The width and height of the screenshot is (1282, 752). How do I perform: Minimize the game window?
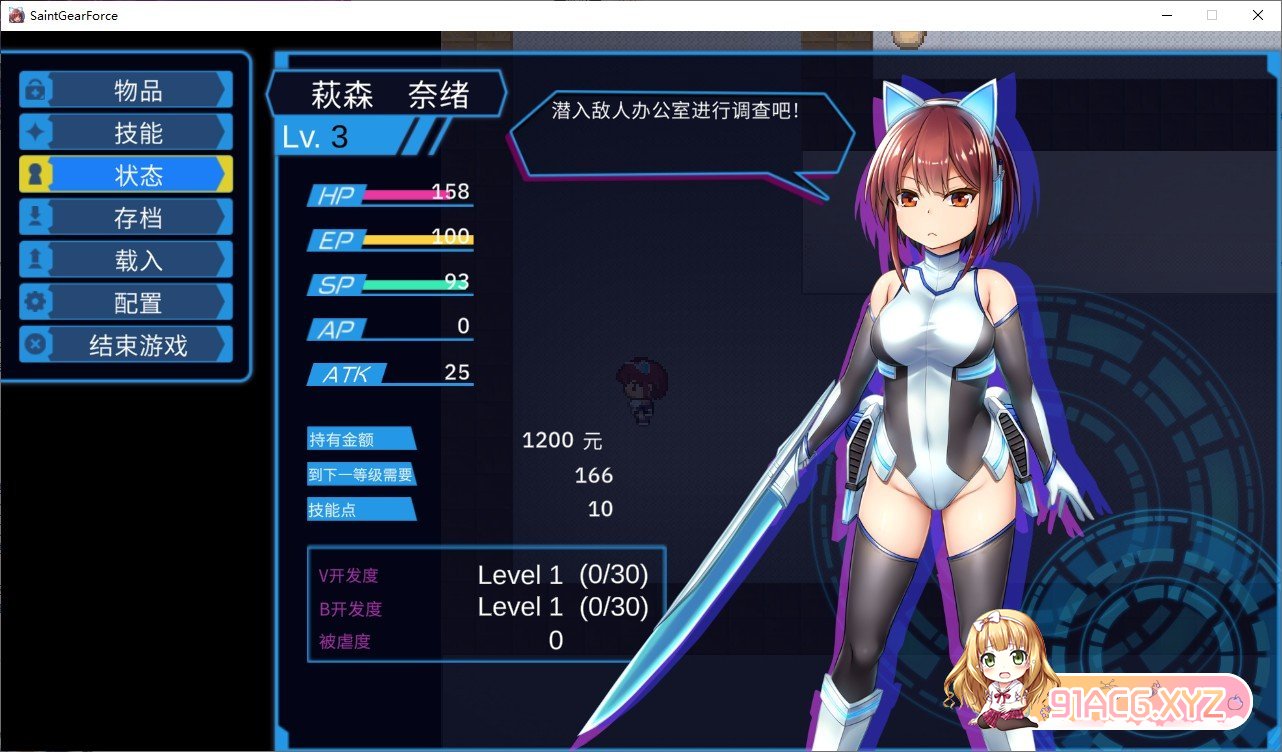pyautogui.click(x=1166, y=15)
